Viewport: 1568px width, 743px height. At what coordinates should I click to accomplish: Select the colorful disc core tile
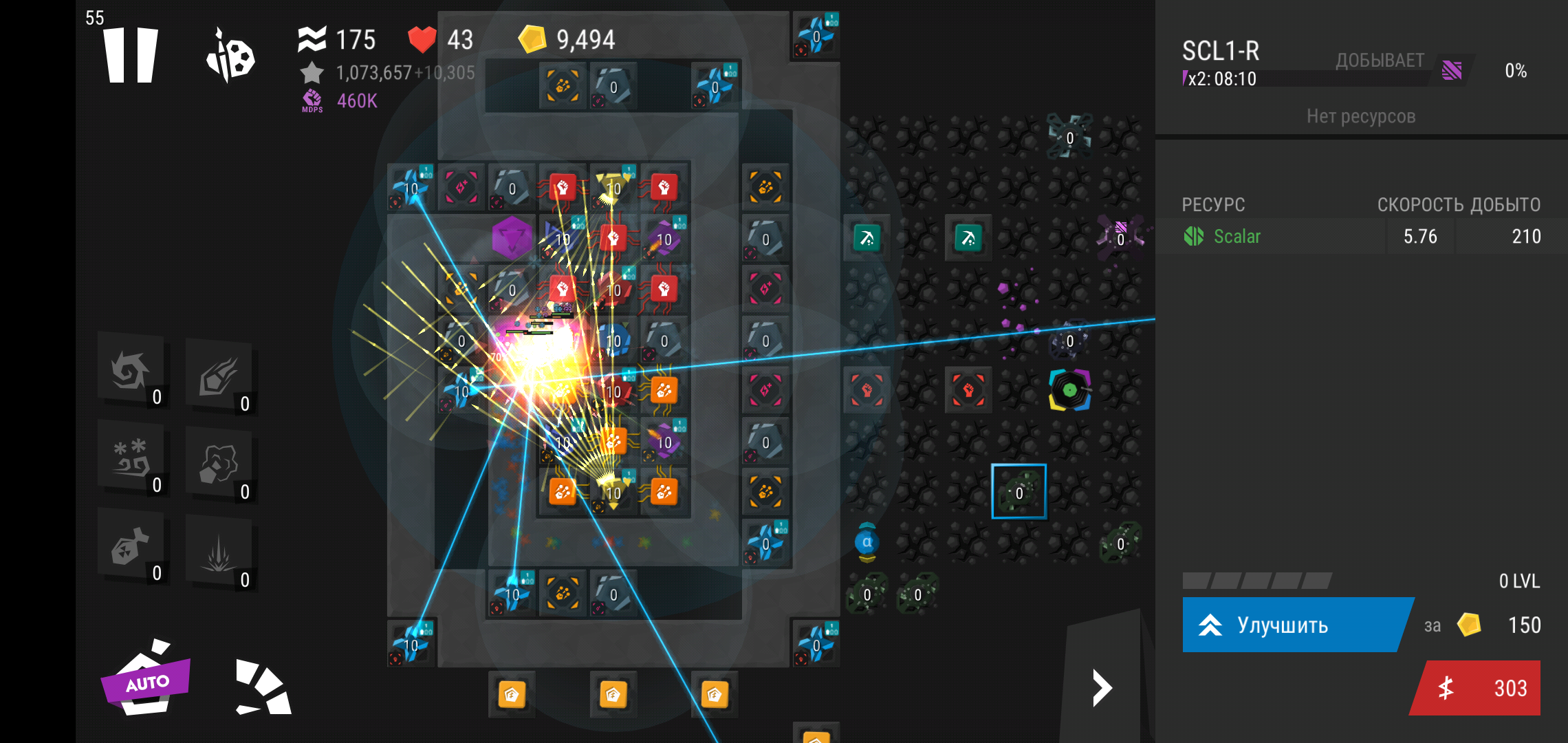click(x=1069, y=390)
